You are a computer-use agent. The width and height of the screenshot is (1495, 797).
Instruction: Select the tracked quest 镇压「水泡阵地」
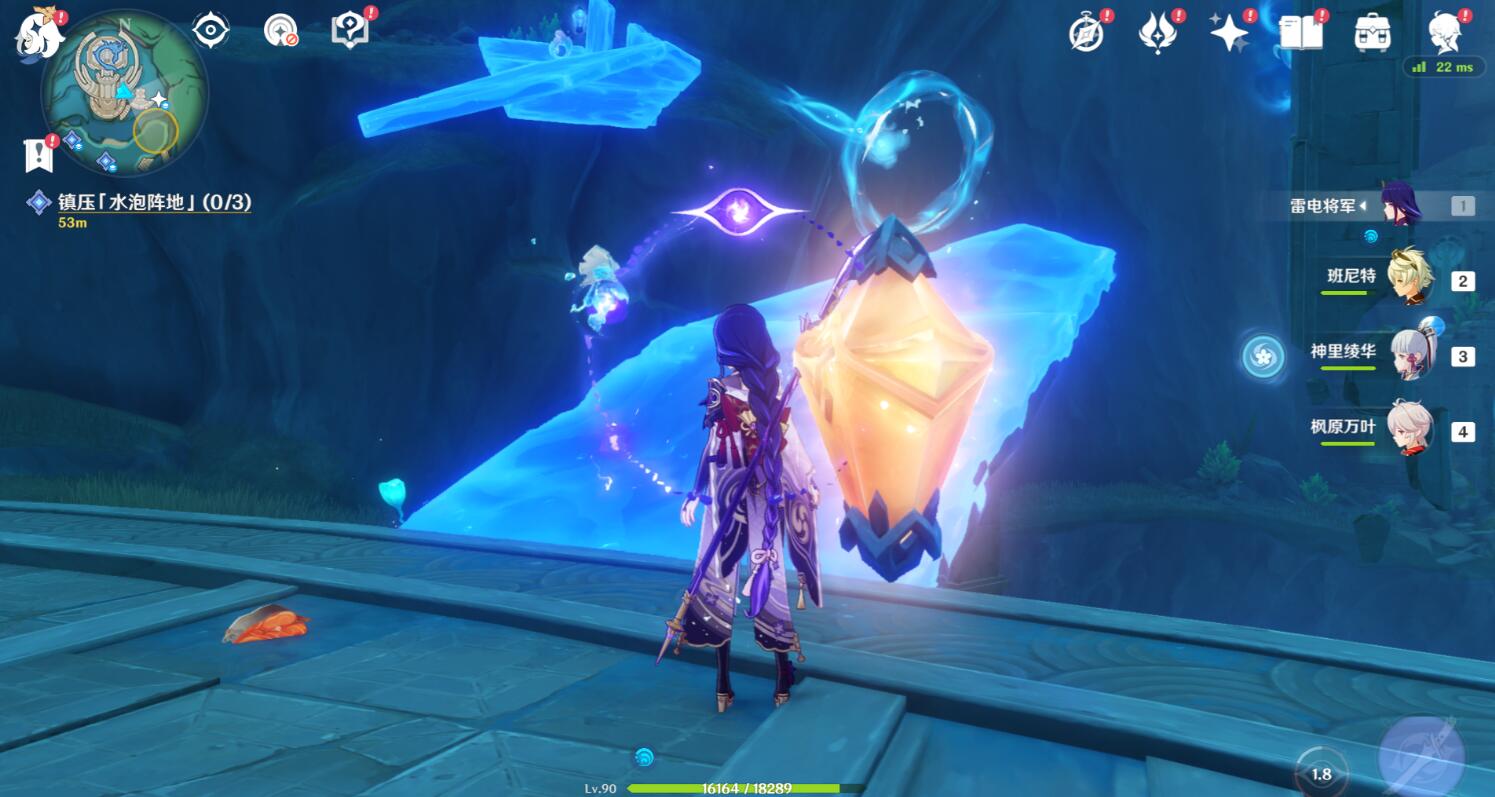click(x=154, y=202)
